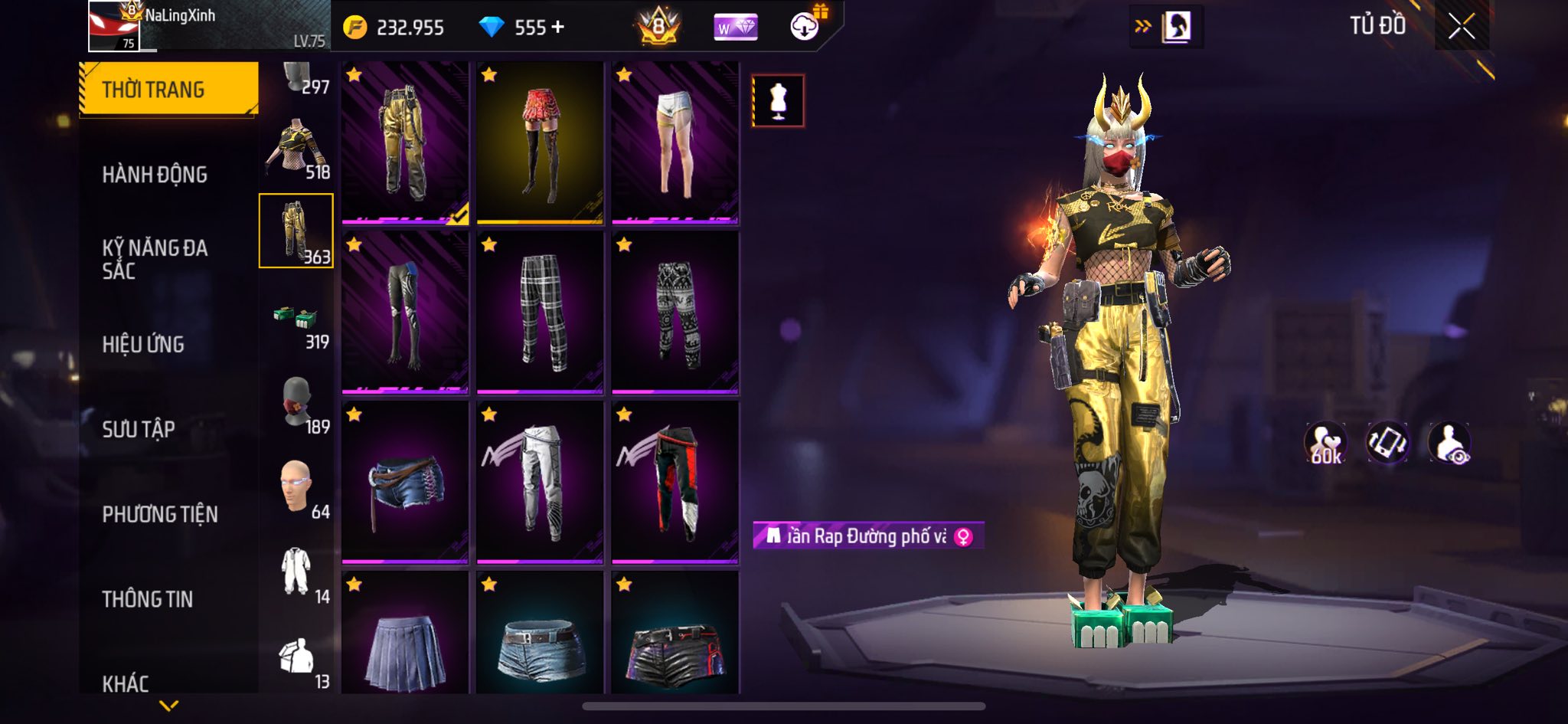Go to the Phương Tiện tab

pyautogui.click(x=160, y=514)
